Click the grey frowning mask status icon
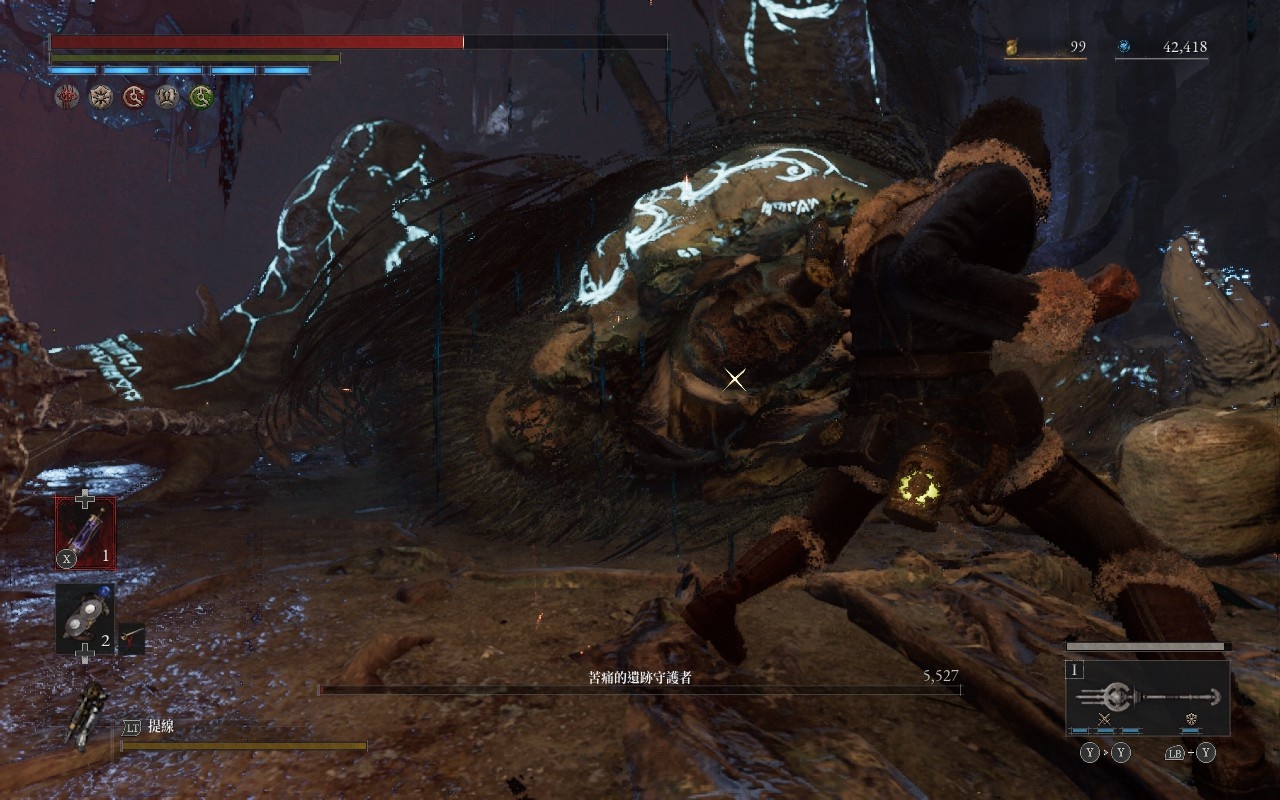Screen dimensions: 1280x800 [168, 97]
